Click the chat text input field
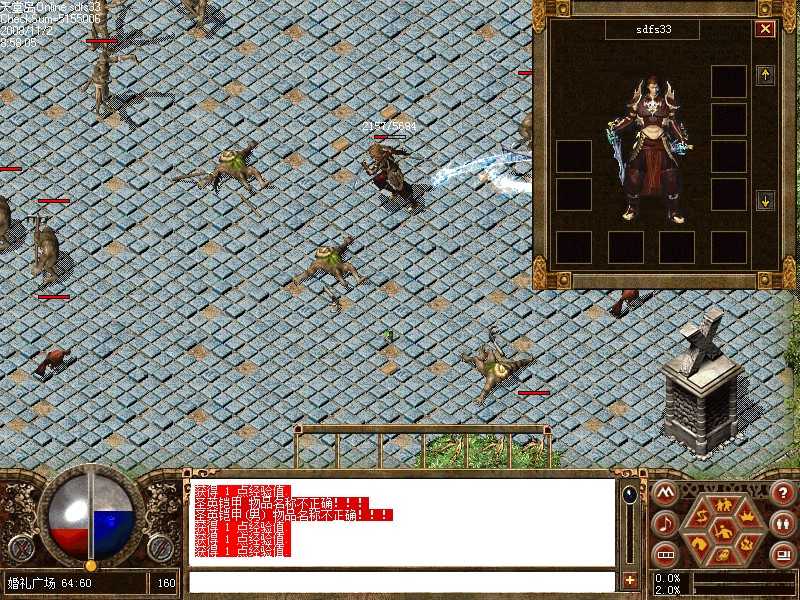800x600 pixels. (400, 581)
